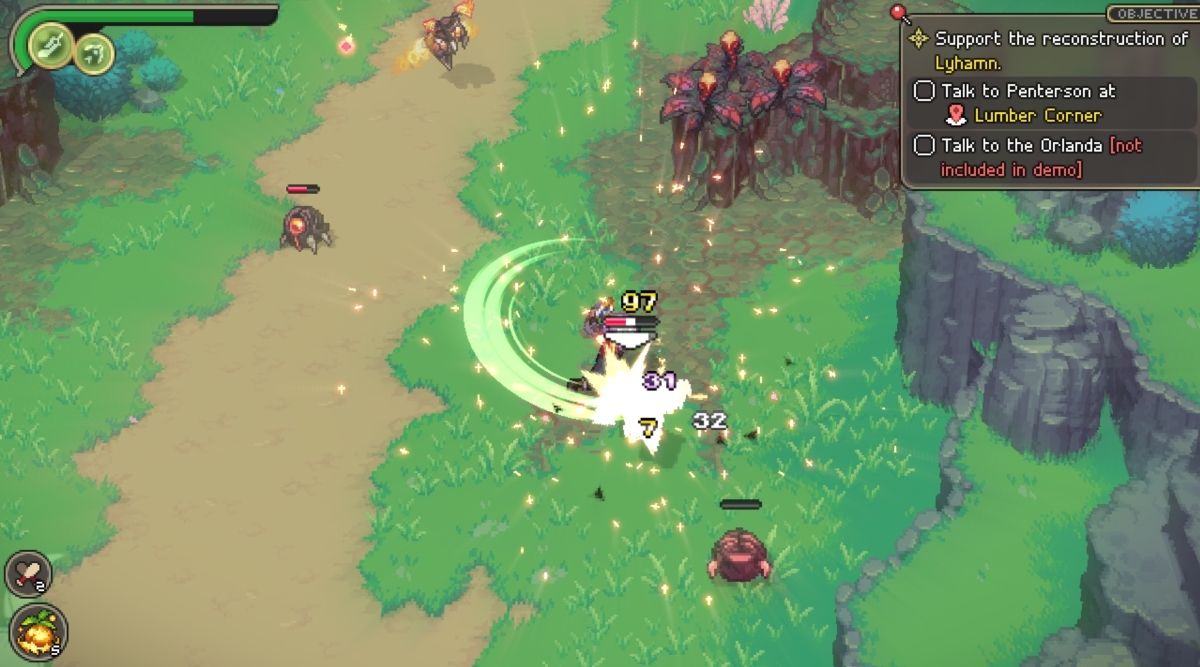Open the Support the reconstruction quest title
Image resolution: width=1200 pixels, height=667 pixels.
click(x=1060, y=40)
